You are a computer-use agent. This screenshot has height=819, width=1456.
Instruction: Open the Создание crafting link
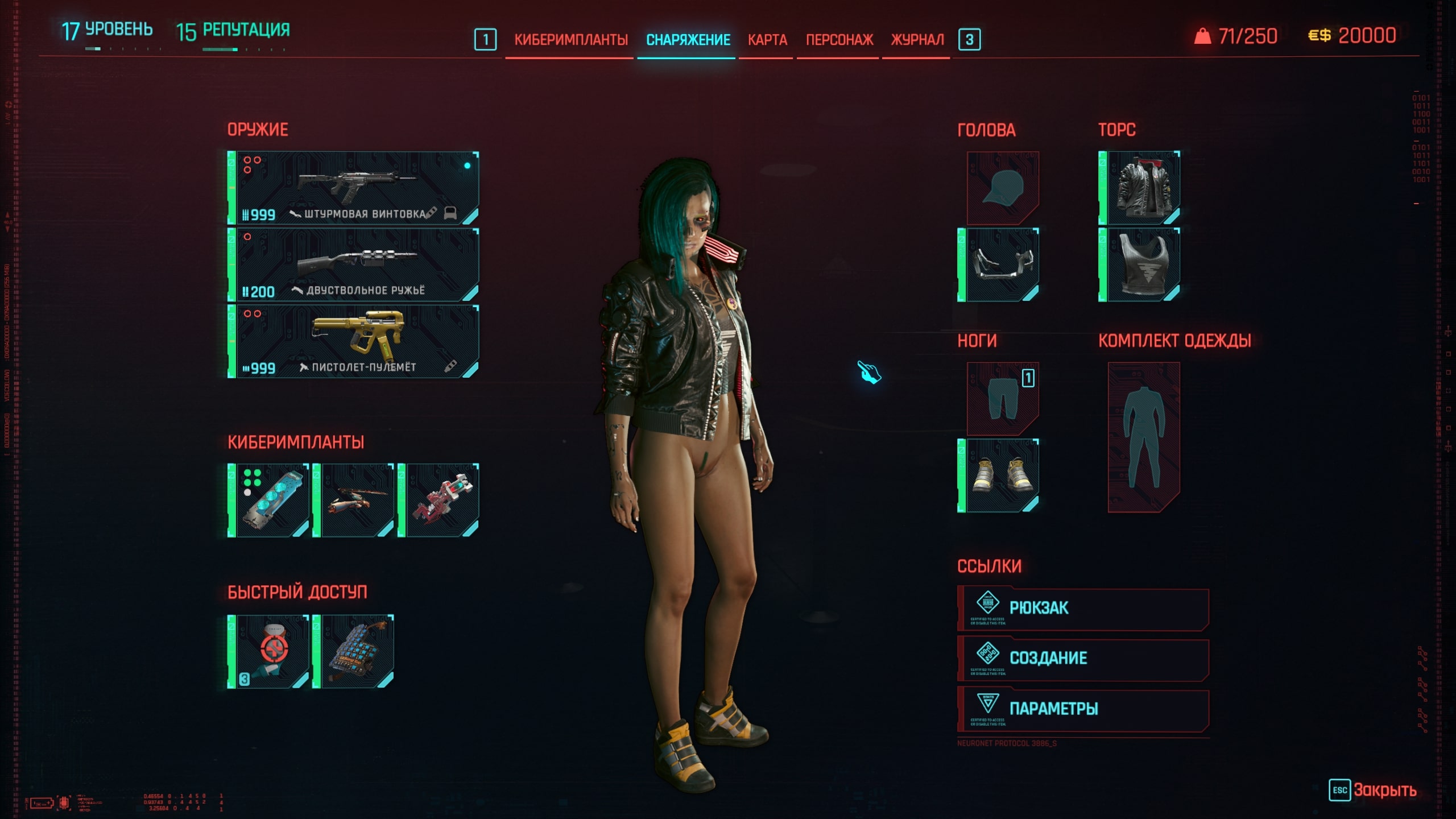[1083, 659]
